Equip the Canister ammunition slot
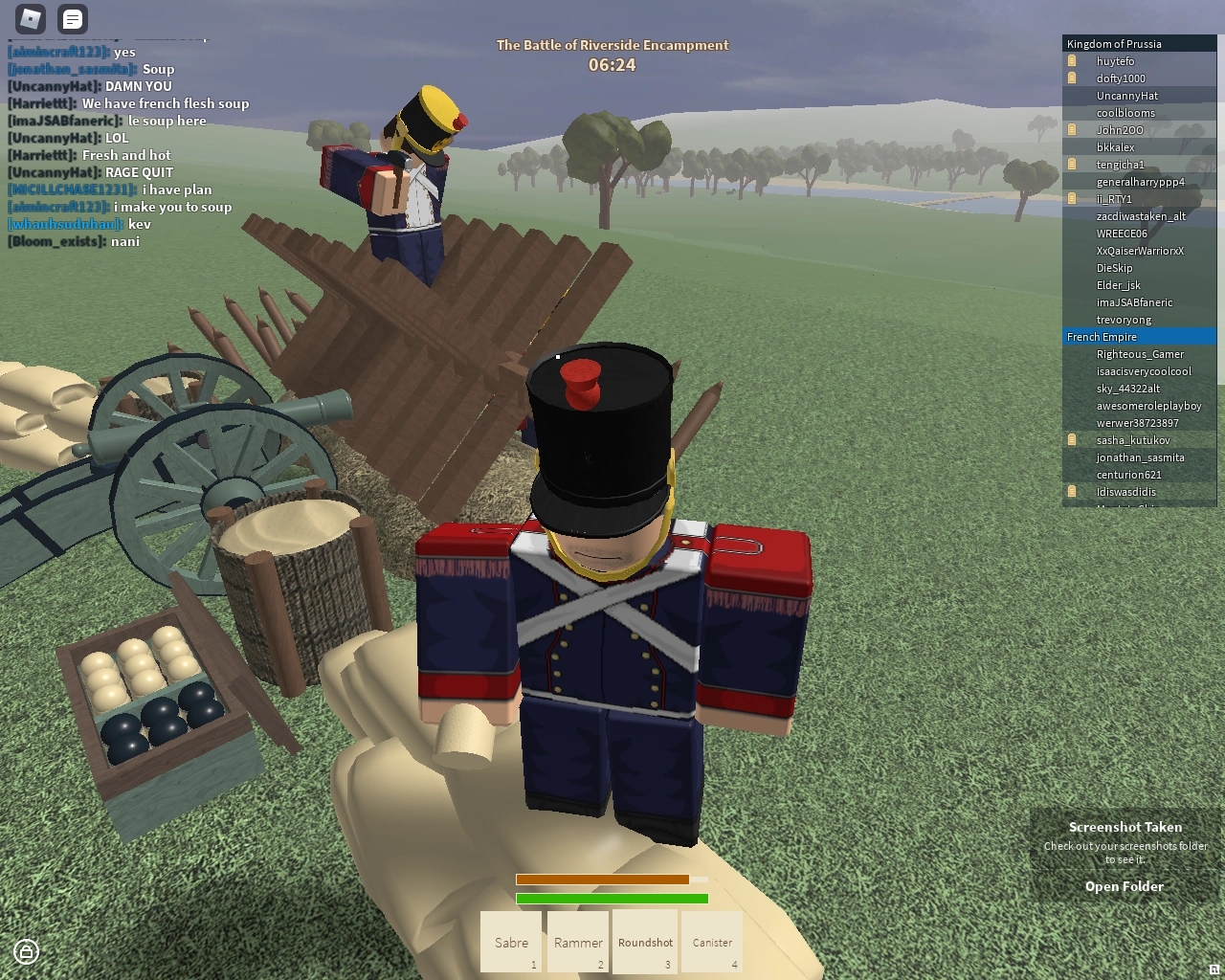 (x=711, y=942)
